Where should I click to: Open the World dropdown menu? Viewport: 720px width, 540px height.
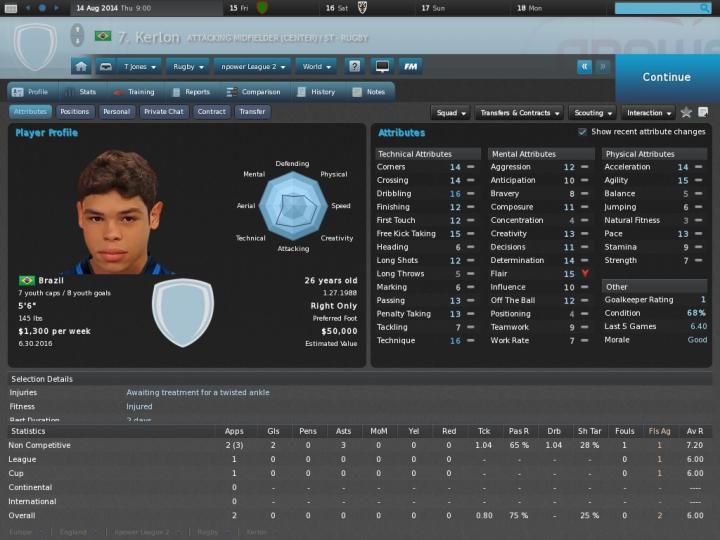click(x=317, y=67)
